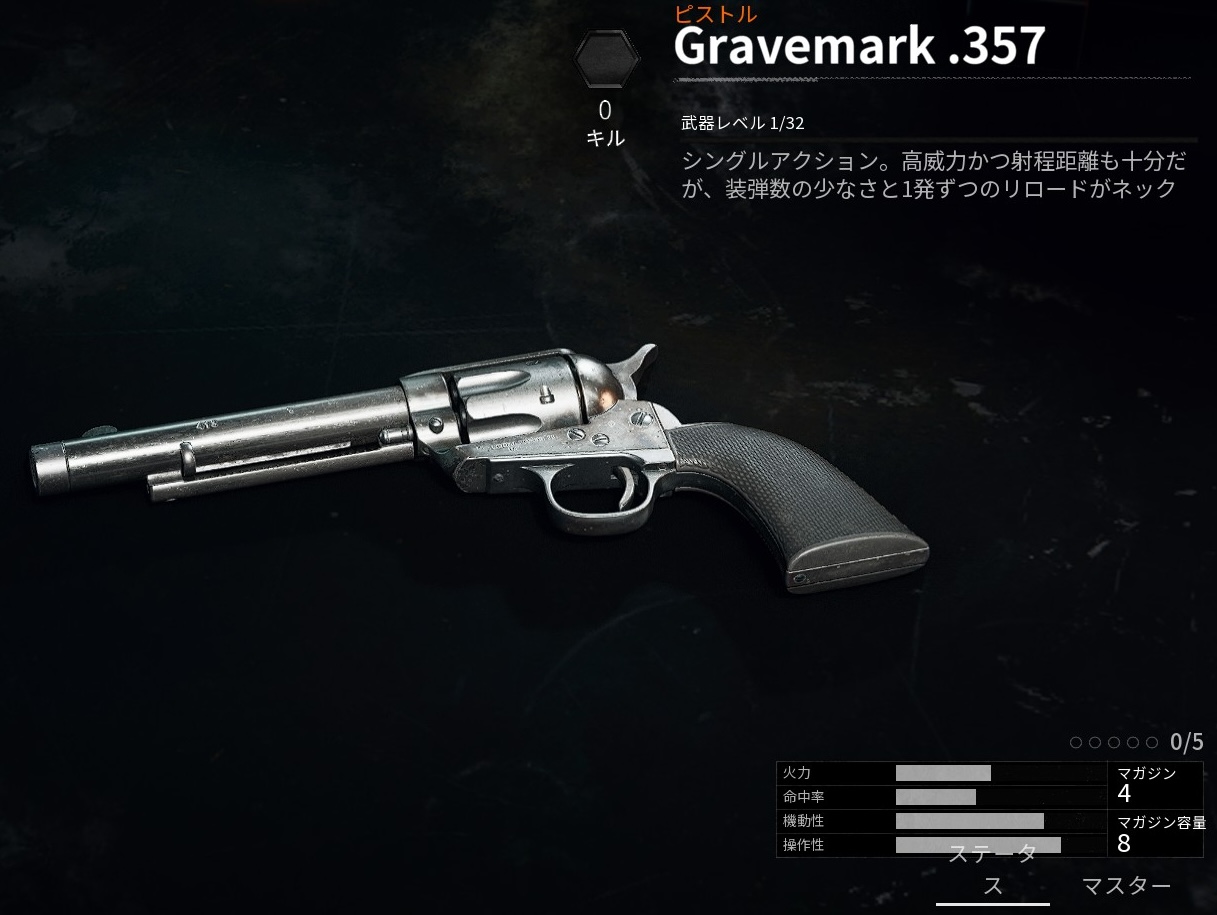
Task: Select the hexagonal kill badge icon
Action: tap(606, 60)
